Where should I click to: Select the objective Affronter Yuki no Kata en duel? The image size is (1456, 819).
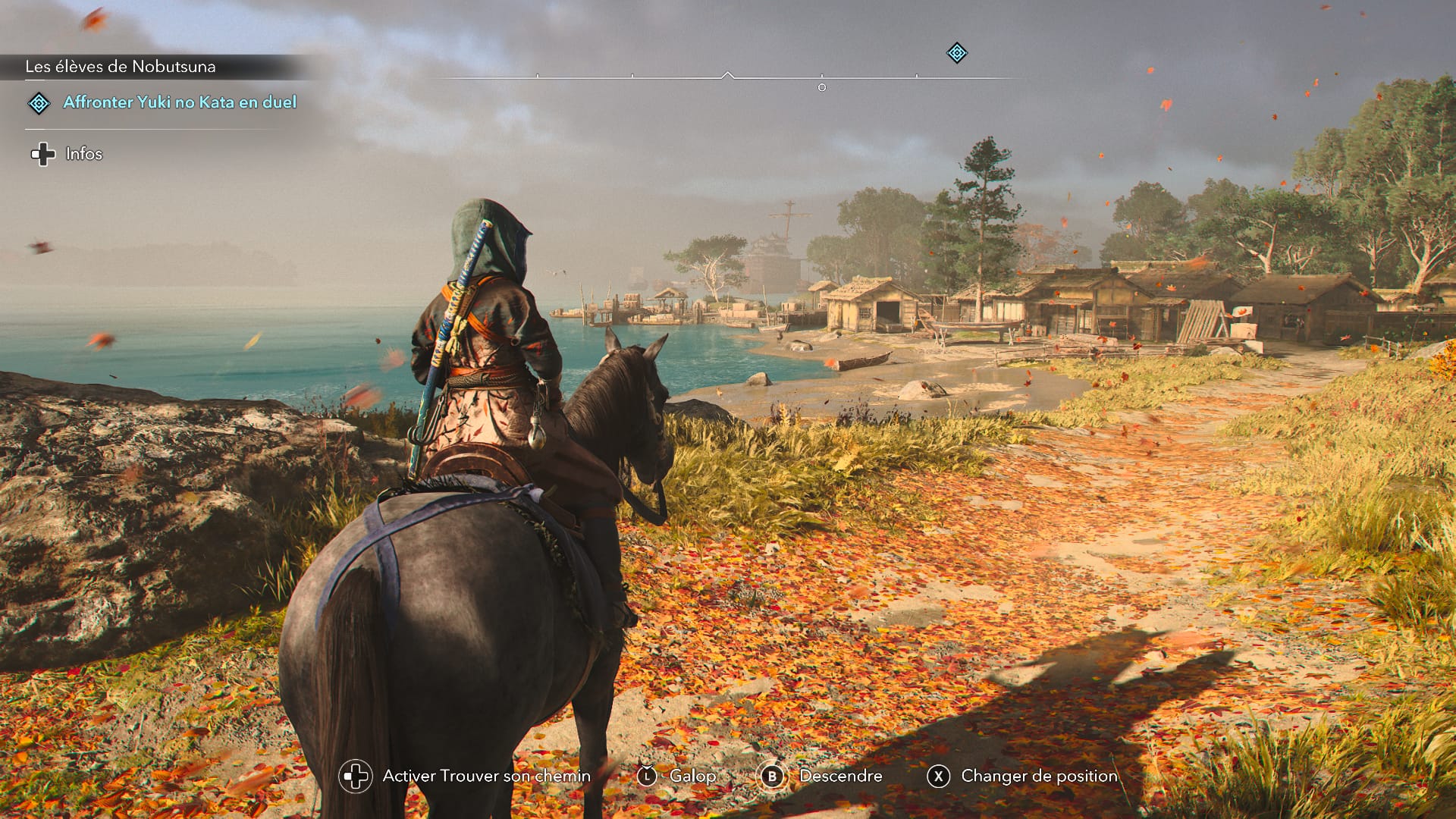point(180,102)
